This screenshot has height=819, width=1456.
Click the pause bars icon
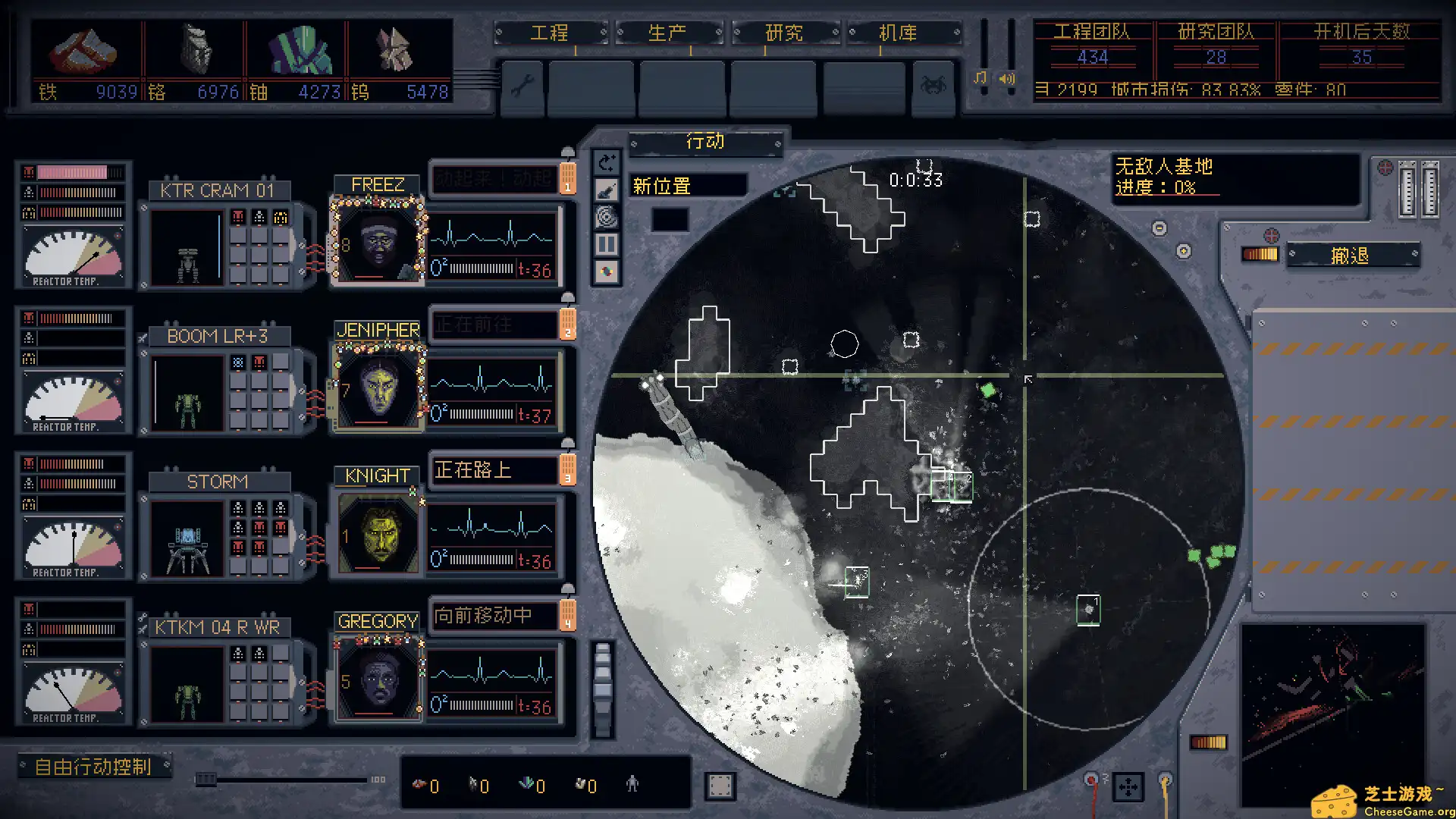(606, 244)
